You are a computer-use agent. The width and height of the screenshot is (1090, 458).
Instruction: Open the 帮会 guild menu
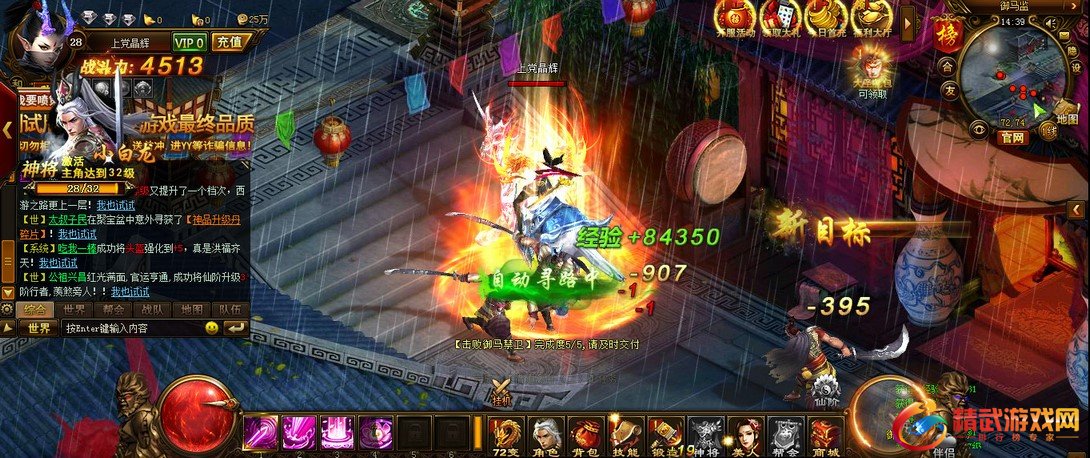point(786,436)
